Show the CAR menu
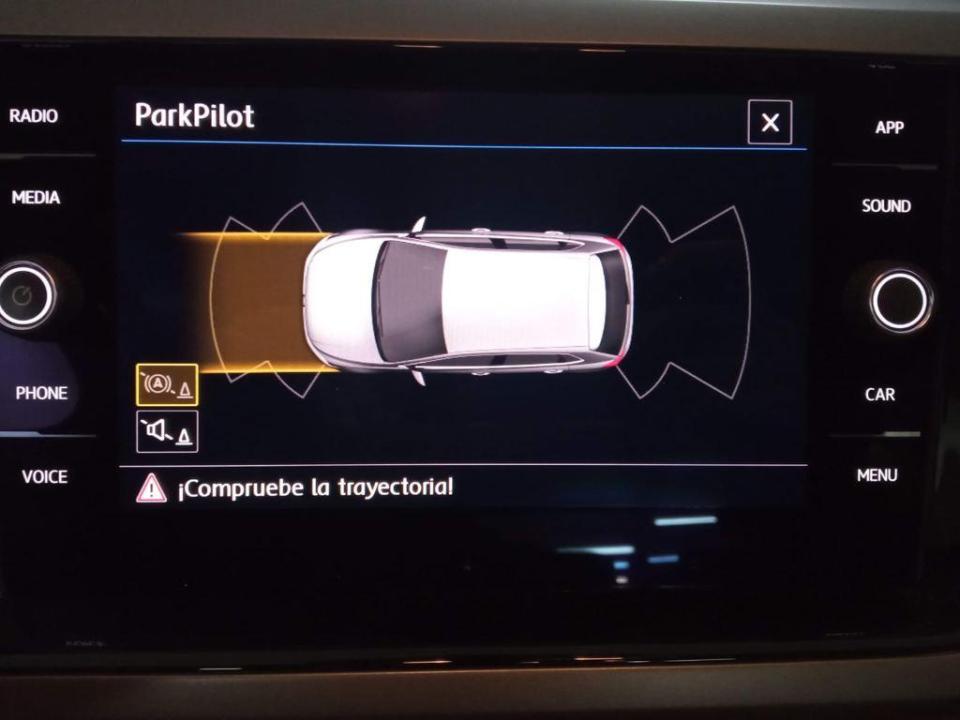Viewport: 960px width, 720px height. [880, 394]
